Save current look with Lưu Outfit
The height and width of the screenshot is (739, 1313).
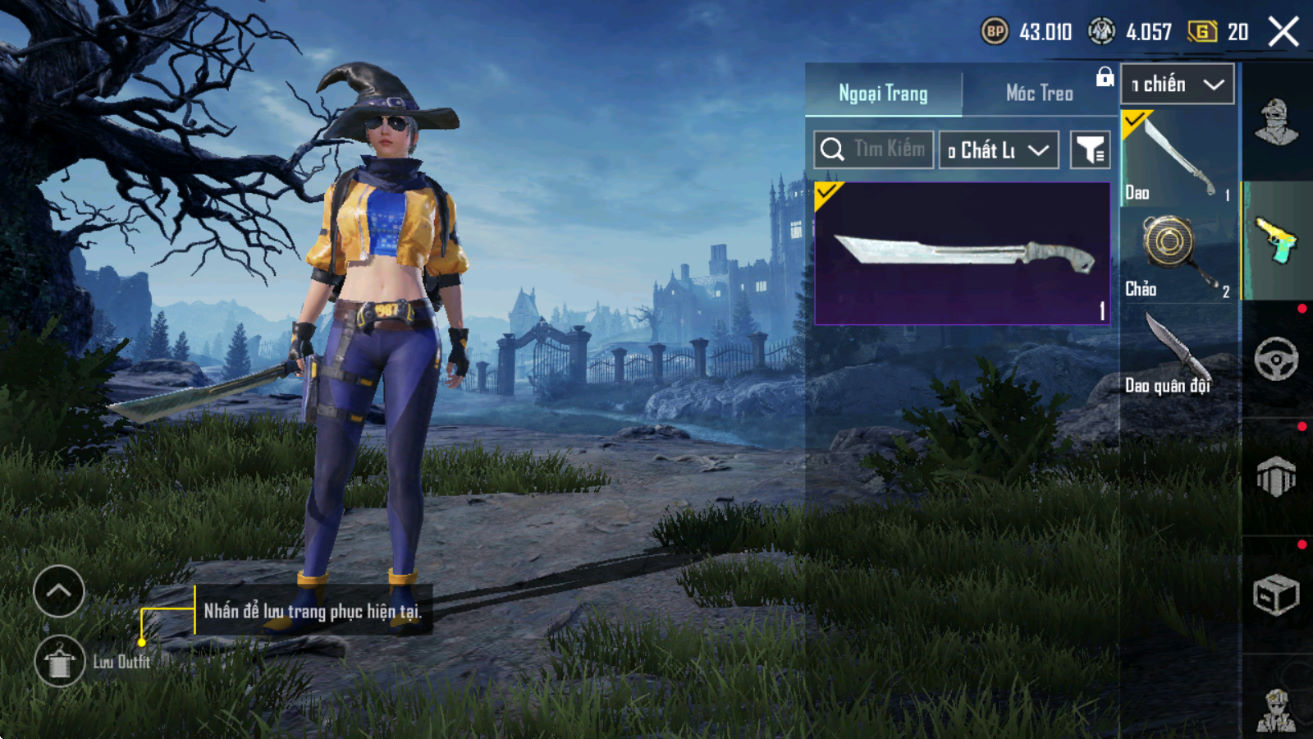tap(60, 662)
